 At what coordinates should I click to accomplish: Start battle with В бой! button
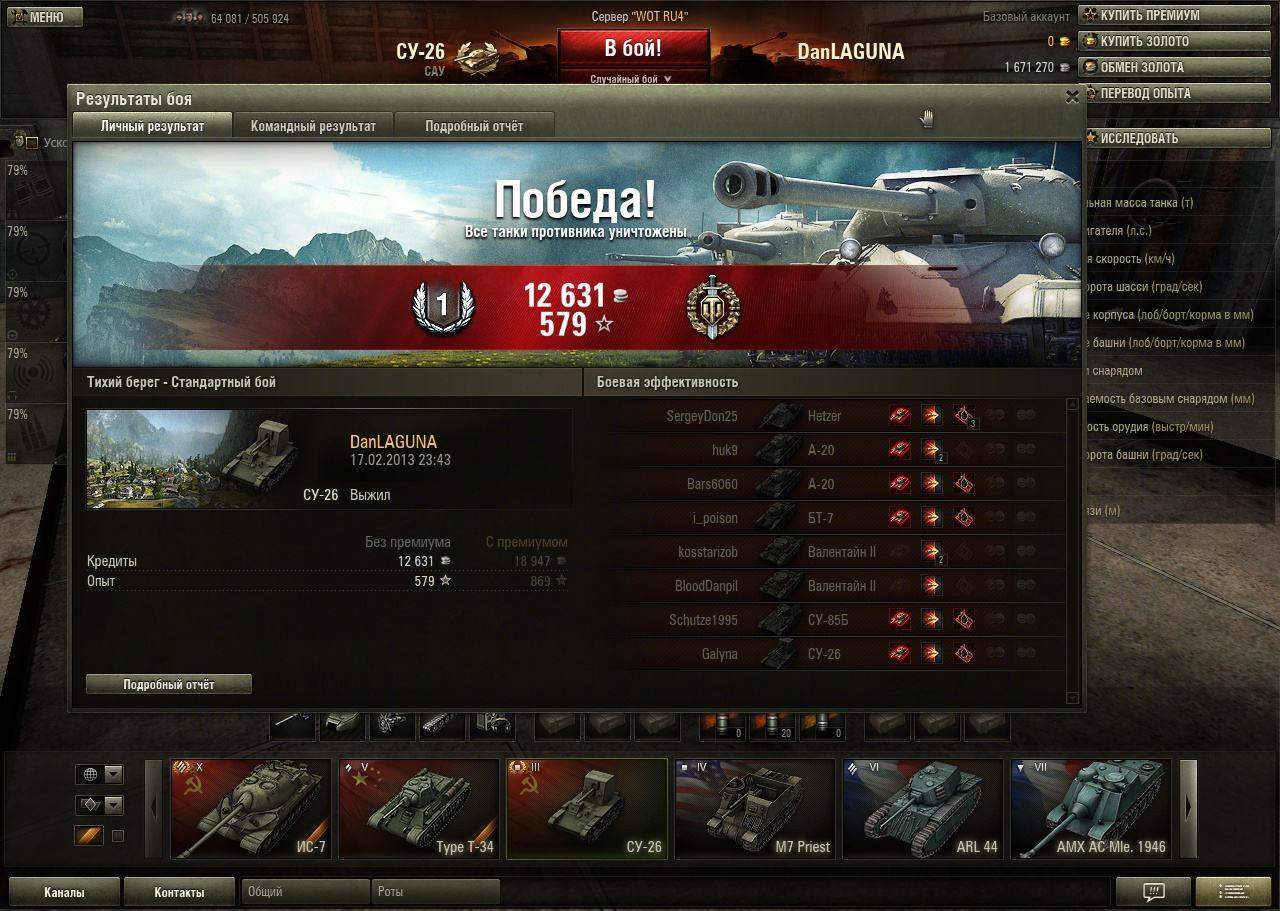click(633, 48)
